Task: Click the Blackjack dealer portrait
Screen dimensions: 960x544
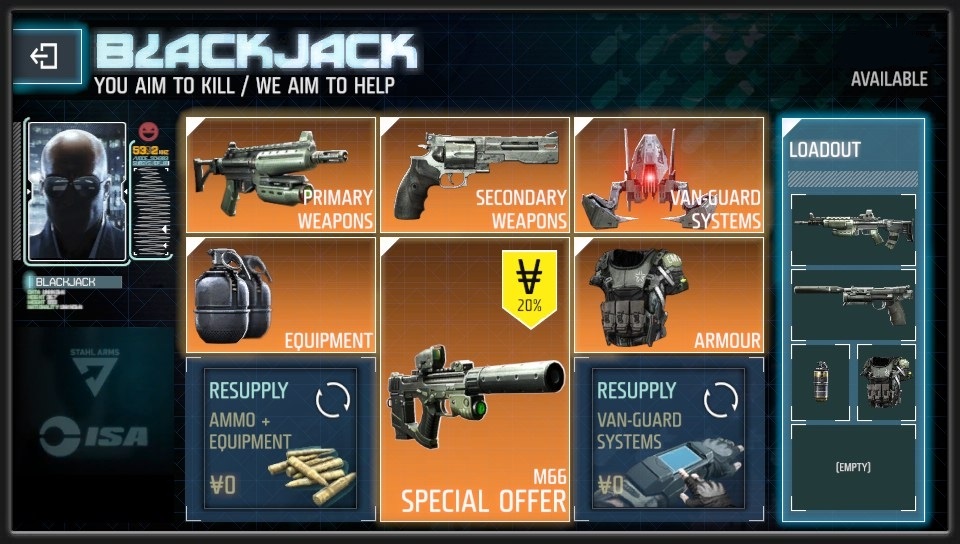Action: coord(77,191)
